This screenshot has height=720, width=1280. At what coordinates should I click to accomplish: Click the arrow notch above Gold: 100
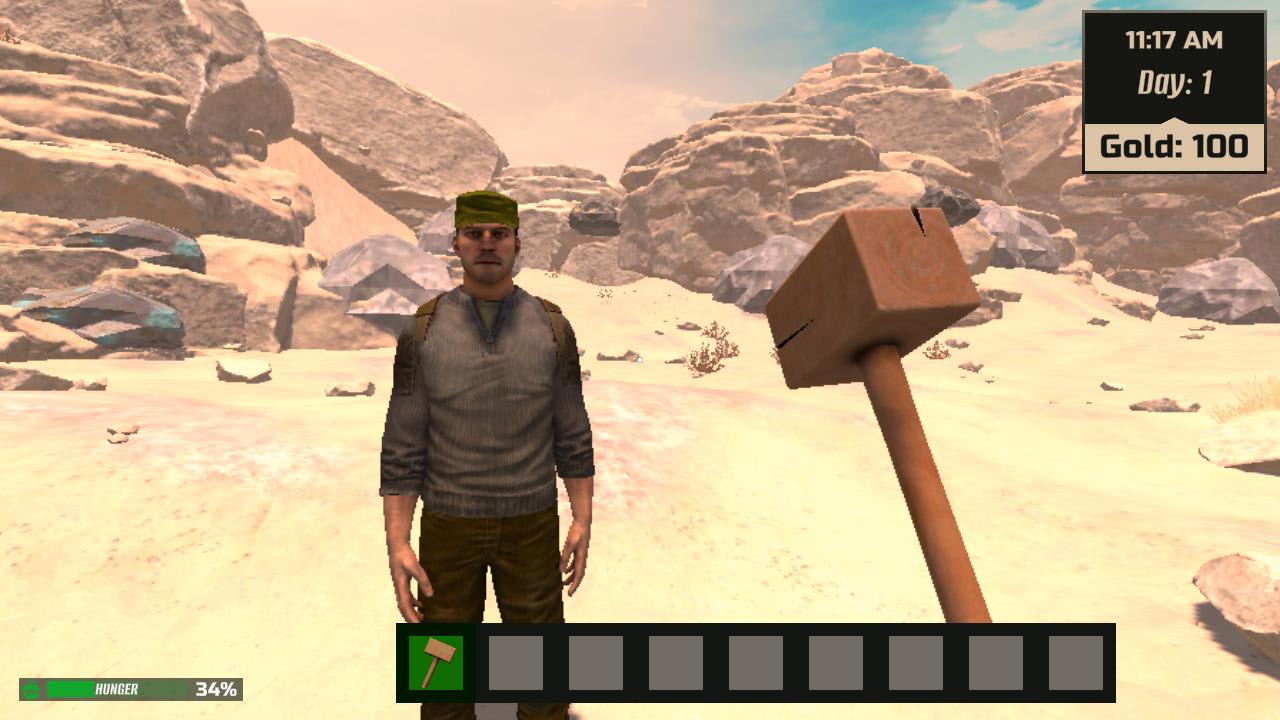(x=1175, y=117)
